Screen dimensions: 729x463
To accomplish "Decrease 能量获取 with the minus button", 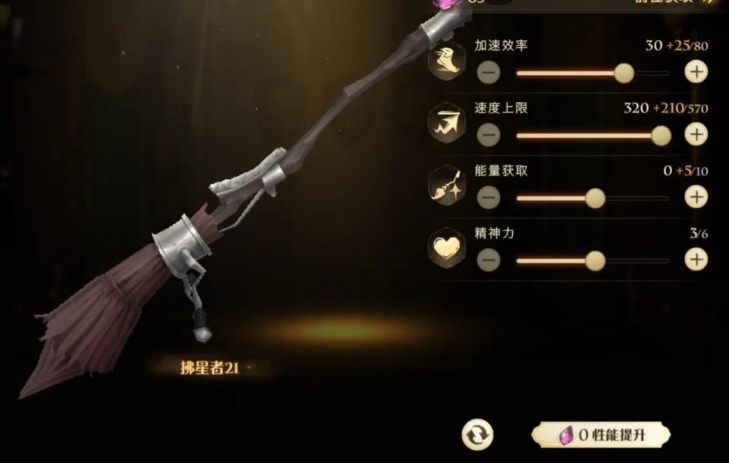I will 488,197.
